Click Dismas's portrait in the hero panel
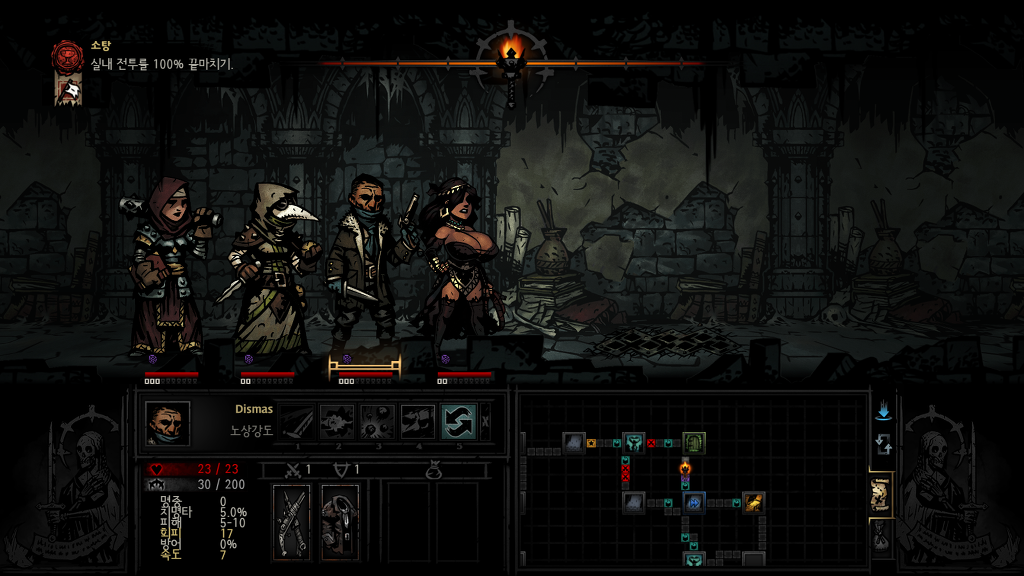Viewport: 1024px width, 576px height. tap(167, 423)
